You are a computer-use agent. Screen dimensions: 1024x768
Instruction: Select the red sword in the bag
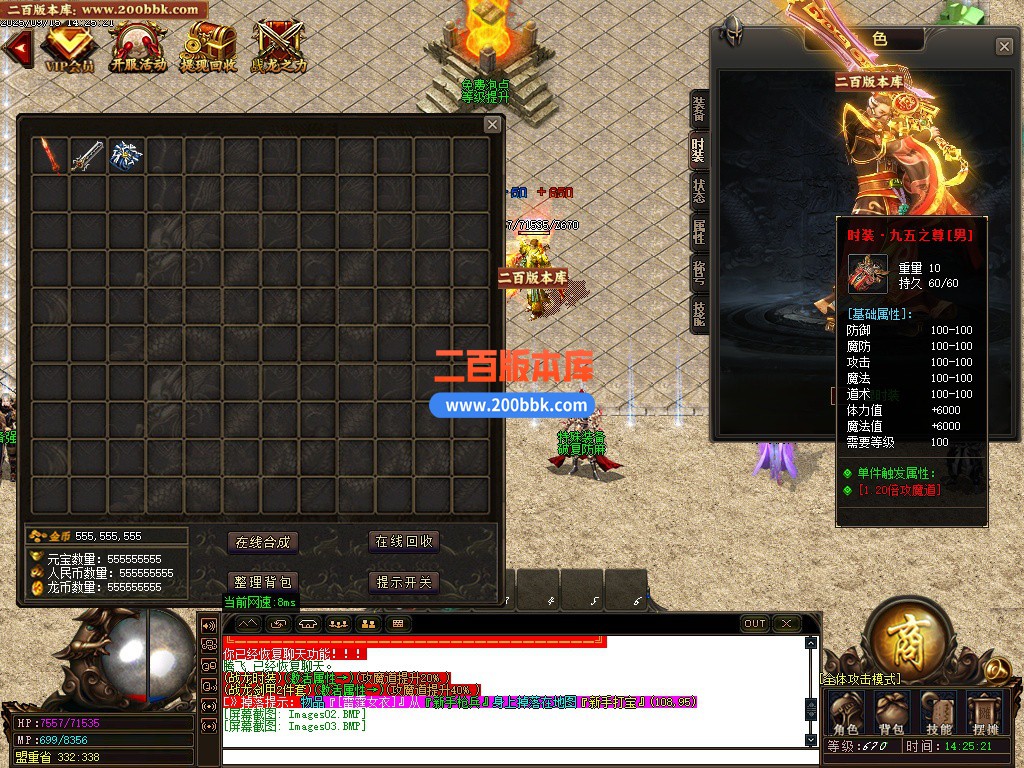pyautogui.click(x=50, y=155)
